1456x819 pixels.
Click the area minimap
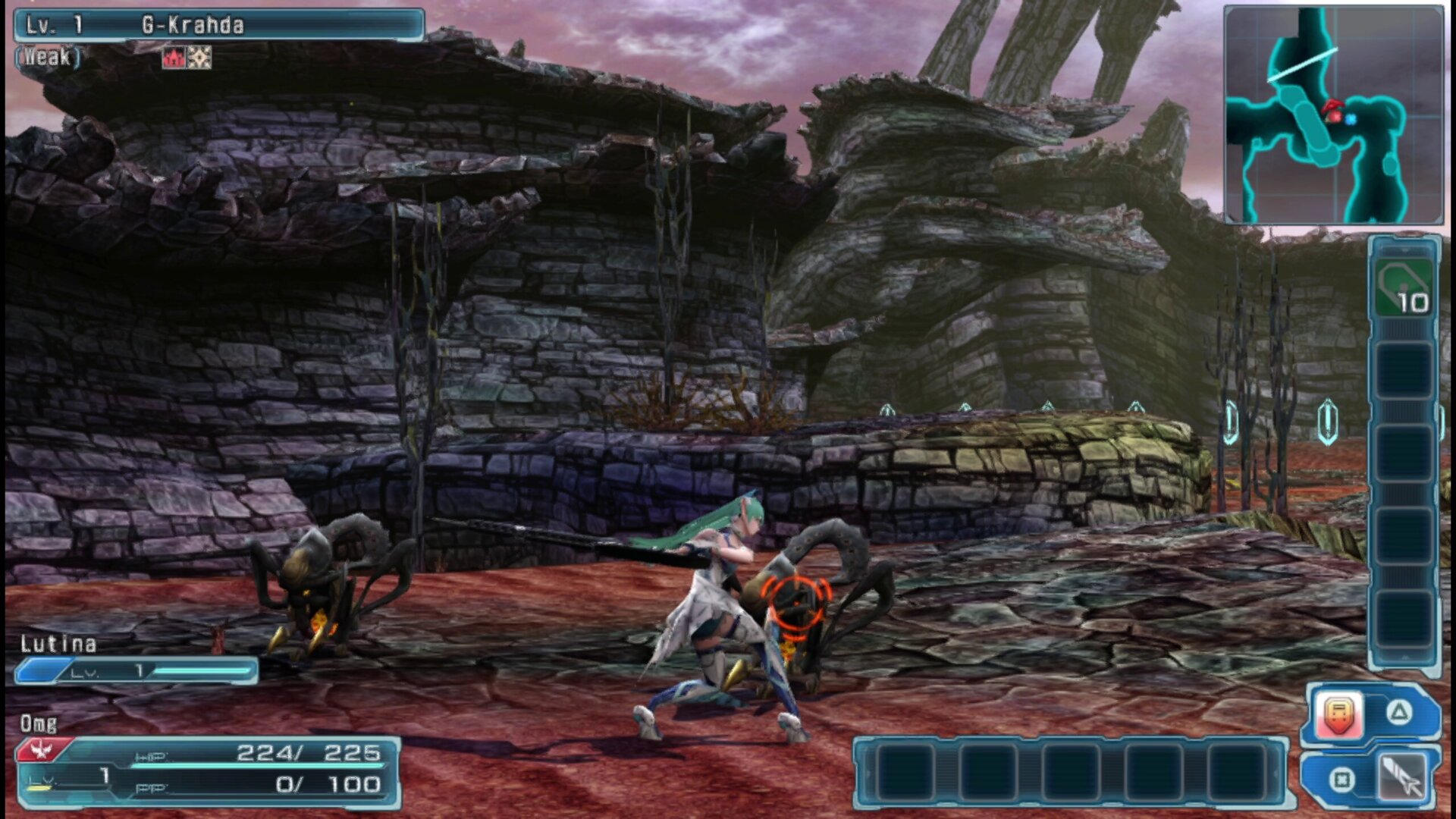tap(1333, 115)
